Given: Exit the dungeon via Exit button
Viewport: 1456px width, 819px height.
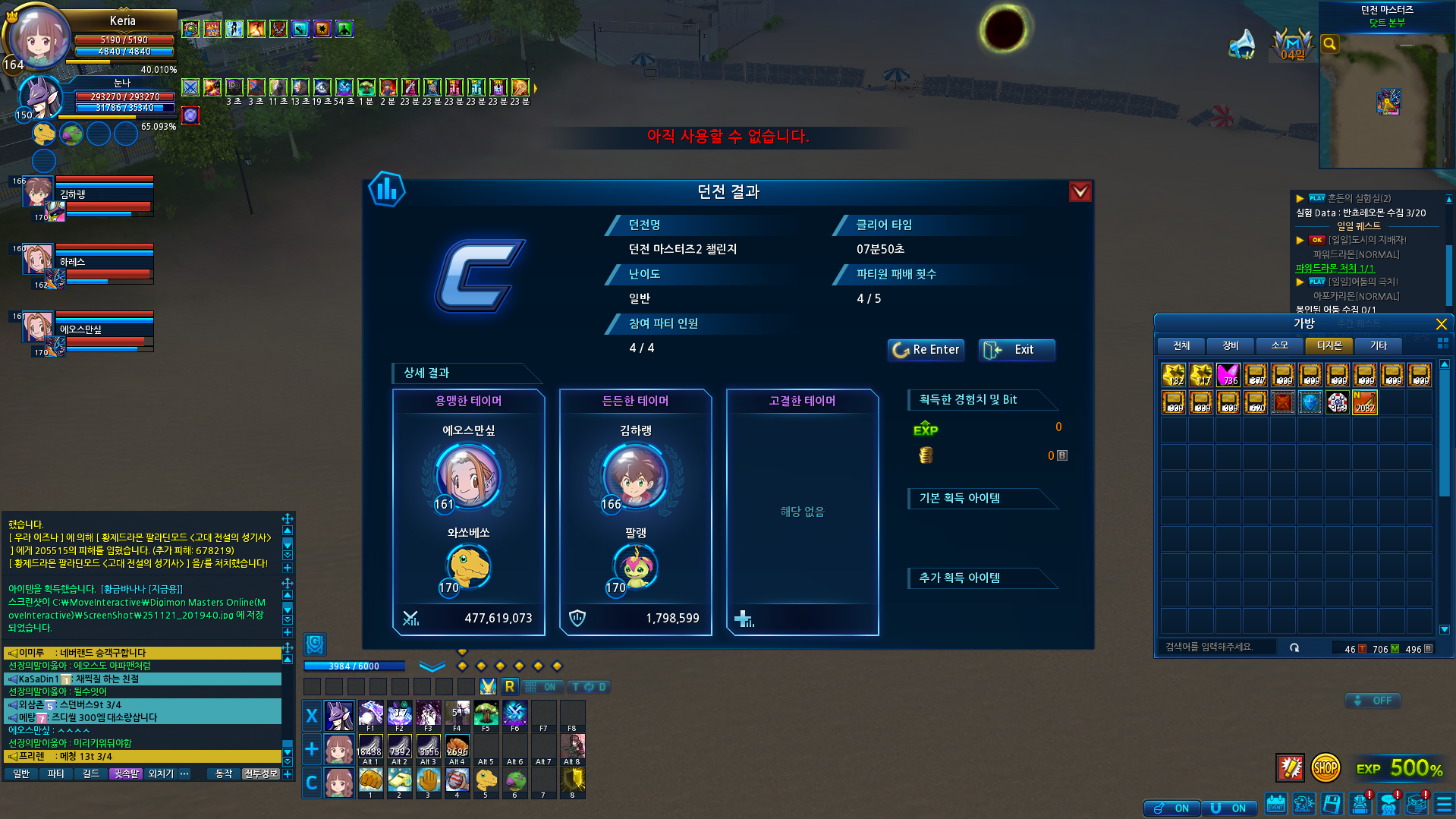Looking at the screenshot, I should tap(1016, 350).
